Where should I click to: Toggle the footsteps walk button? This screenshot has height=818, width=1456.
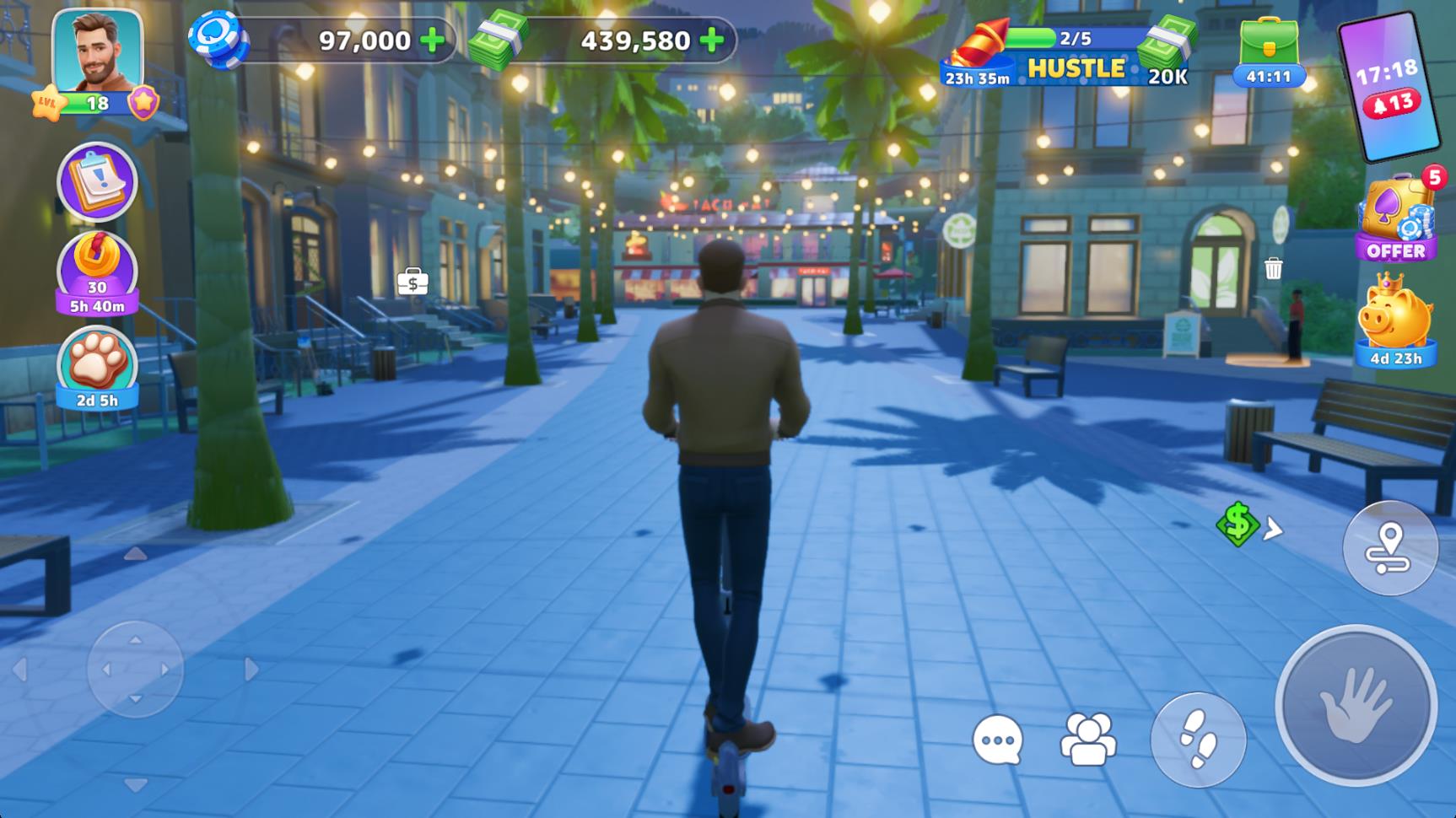click(1198, 740)
